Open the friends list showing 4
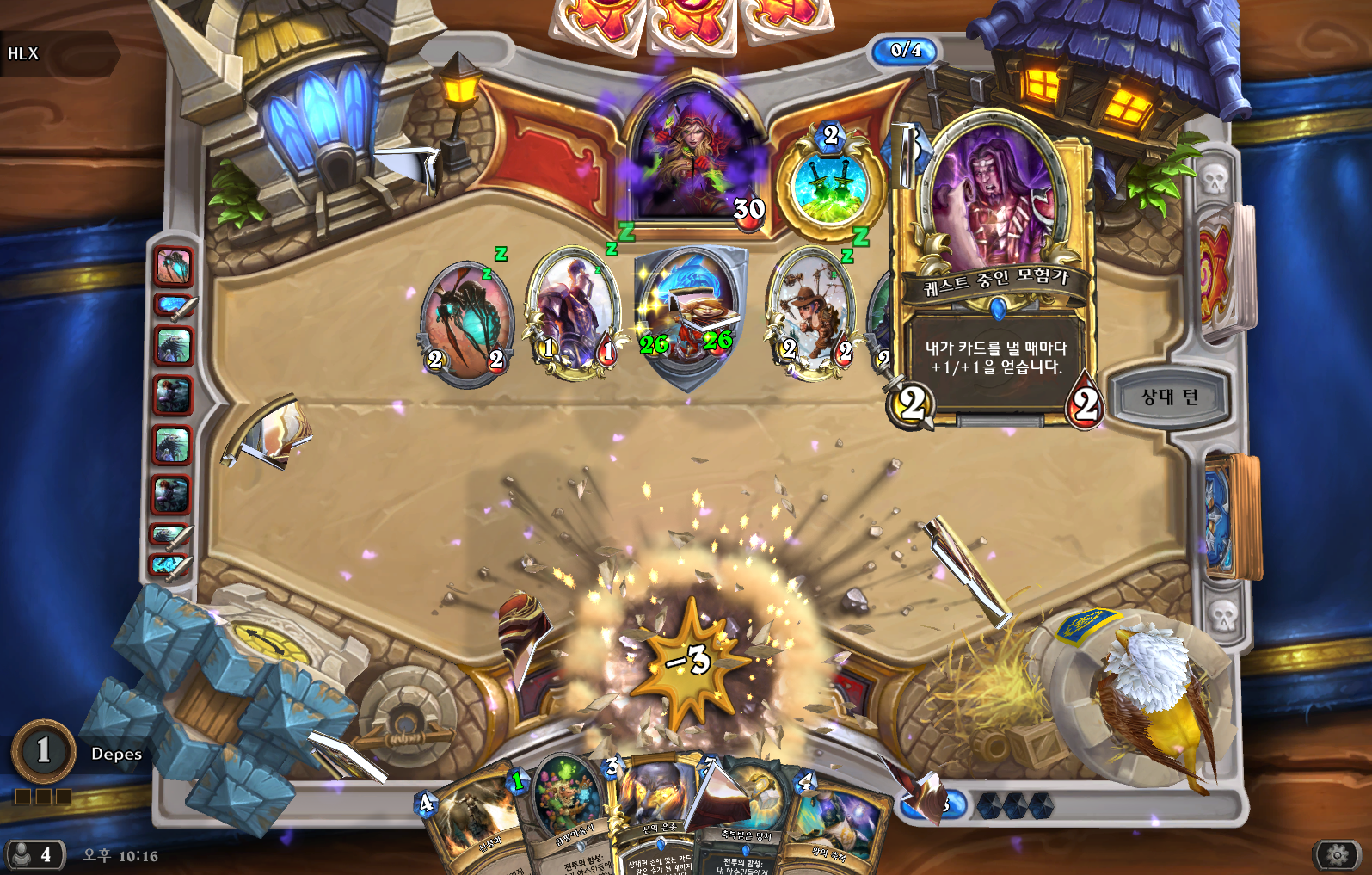The height and width of the screenshot is (875, 1372). point(33,854)
